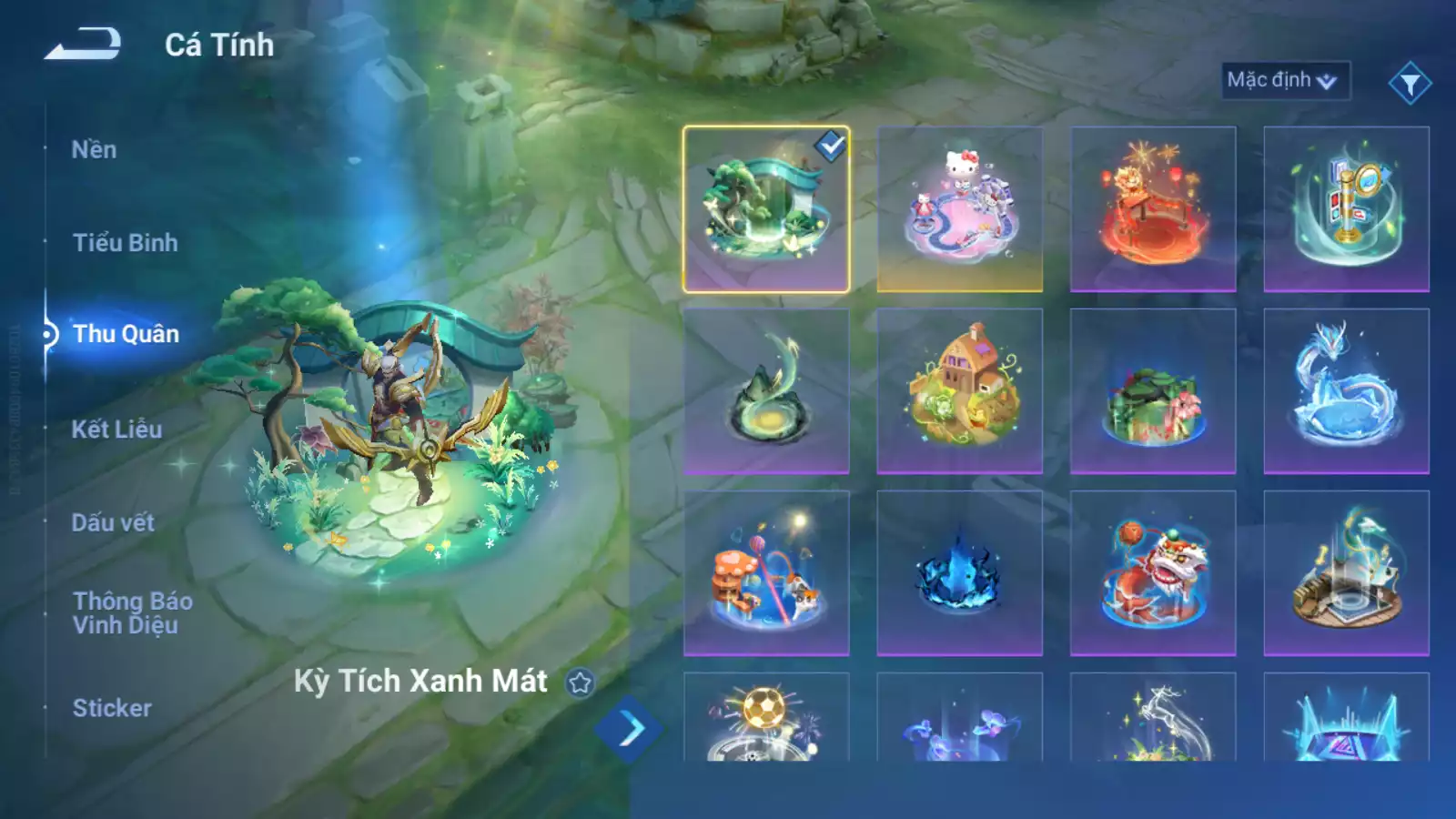Favorite Kỳ Tích Xanh Mát with star
This screenshot has height=819, width=1456.
(580, 682)
